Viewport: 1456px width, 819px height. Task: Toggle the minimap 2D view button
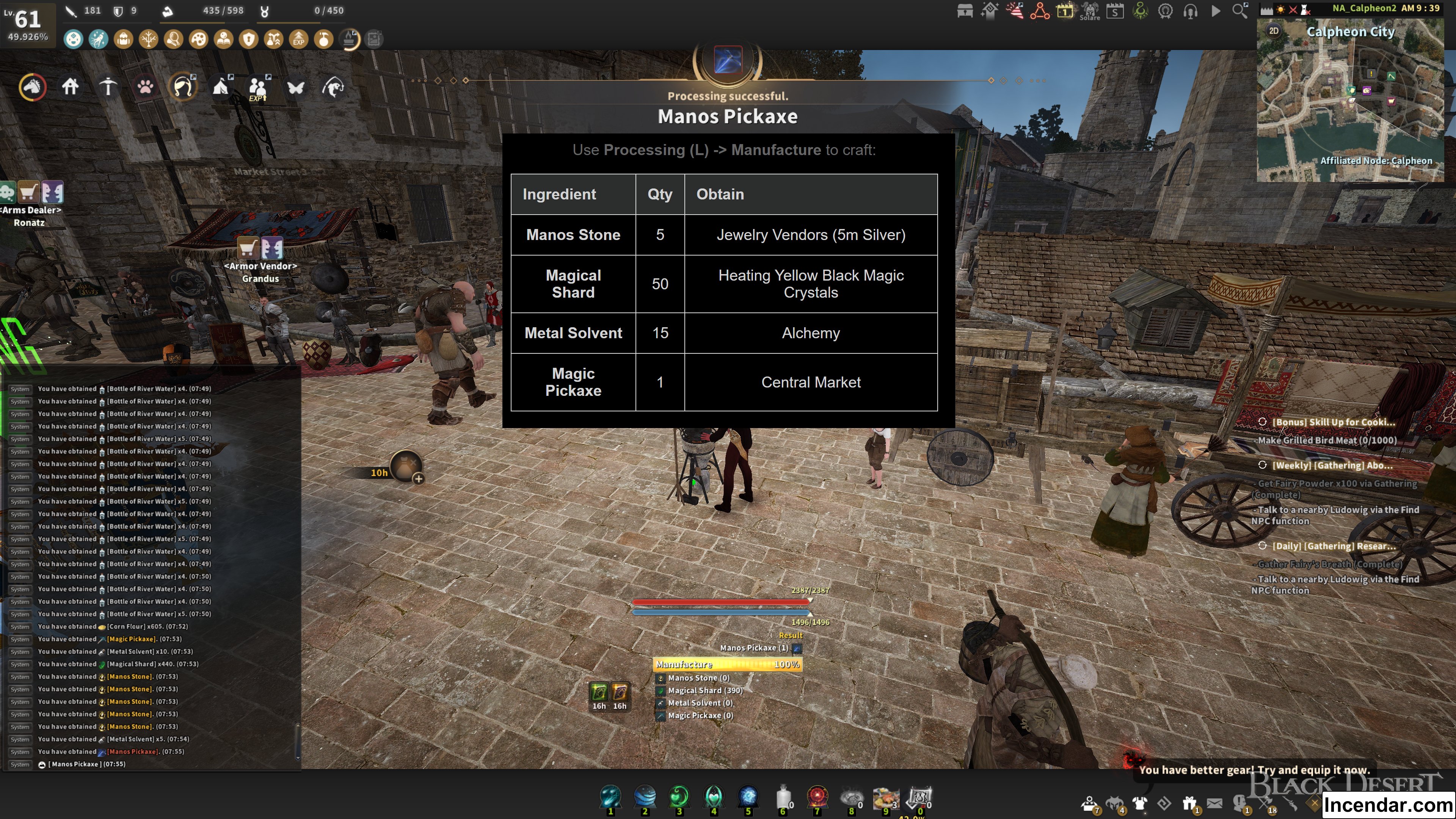click(x=1274, y=30)
